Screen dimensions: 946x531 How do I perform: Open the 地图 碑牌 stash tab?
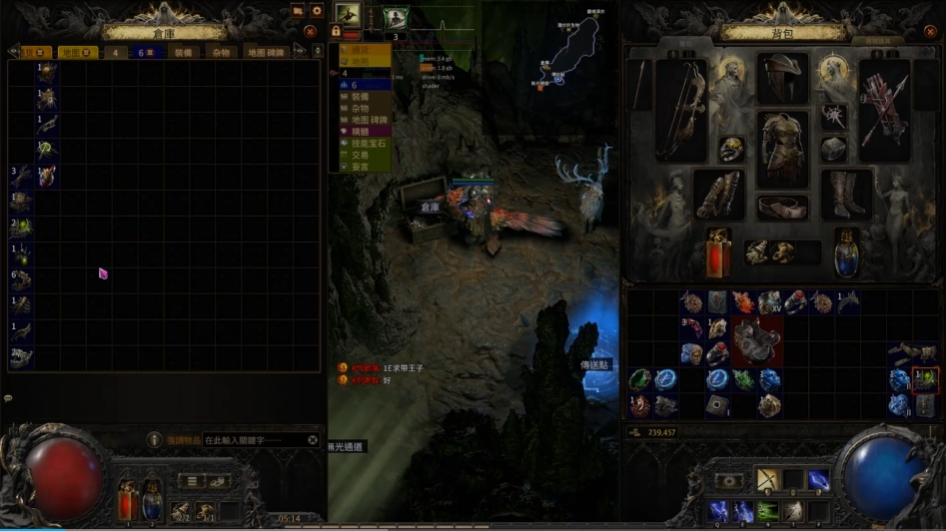[265, 52]
